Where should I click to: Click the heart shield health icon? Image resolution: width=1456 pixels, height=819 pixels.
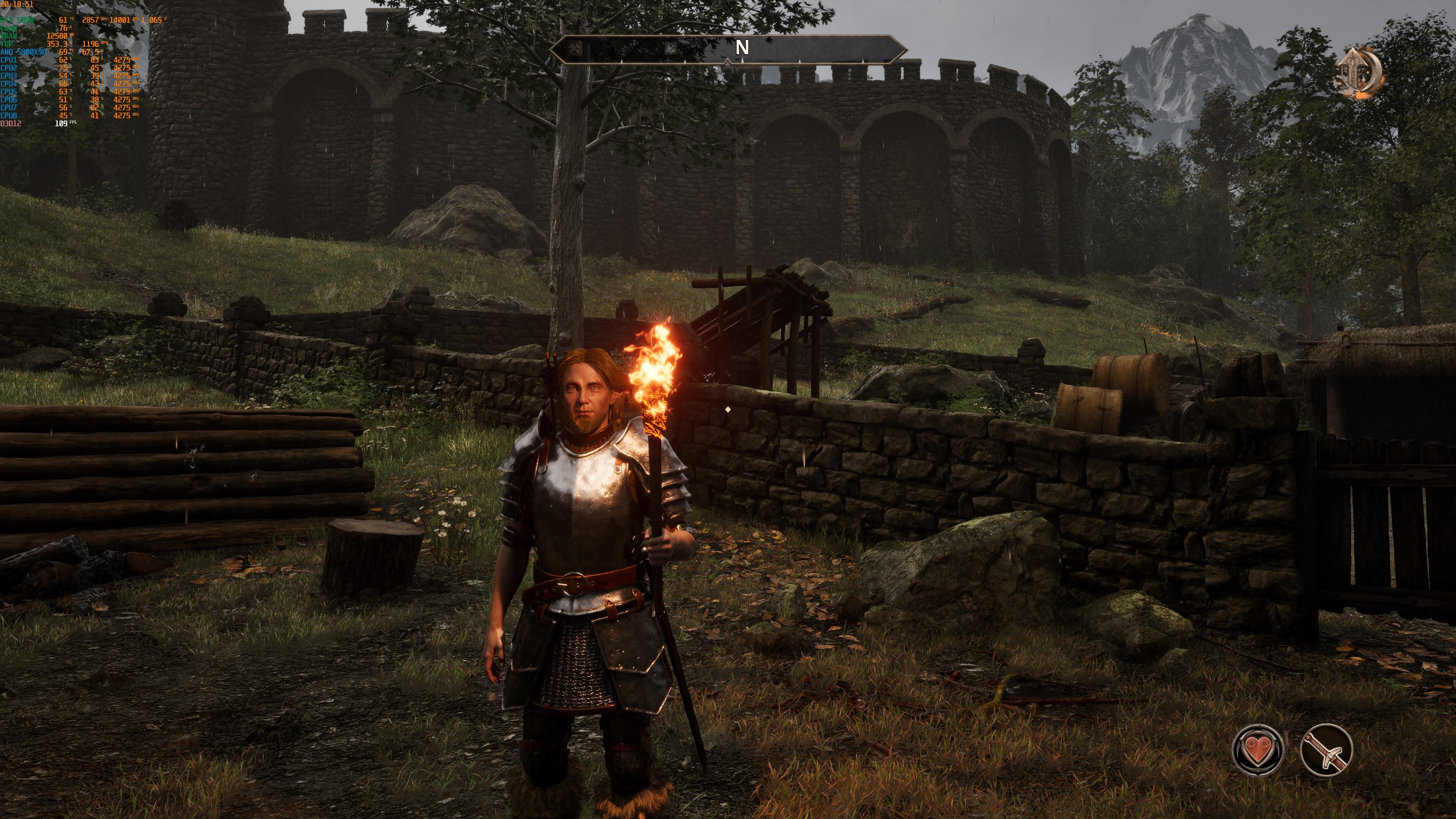[1258, 750]
